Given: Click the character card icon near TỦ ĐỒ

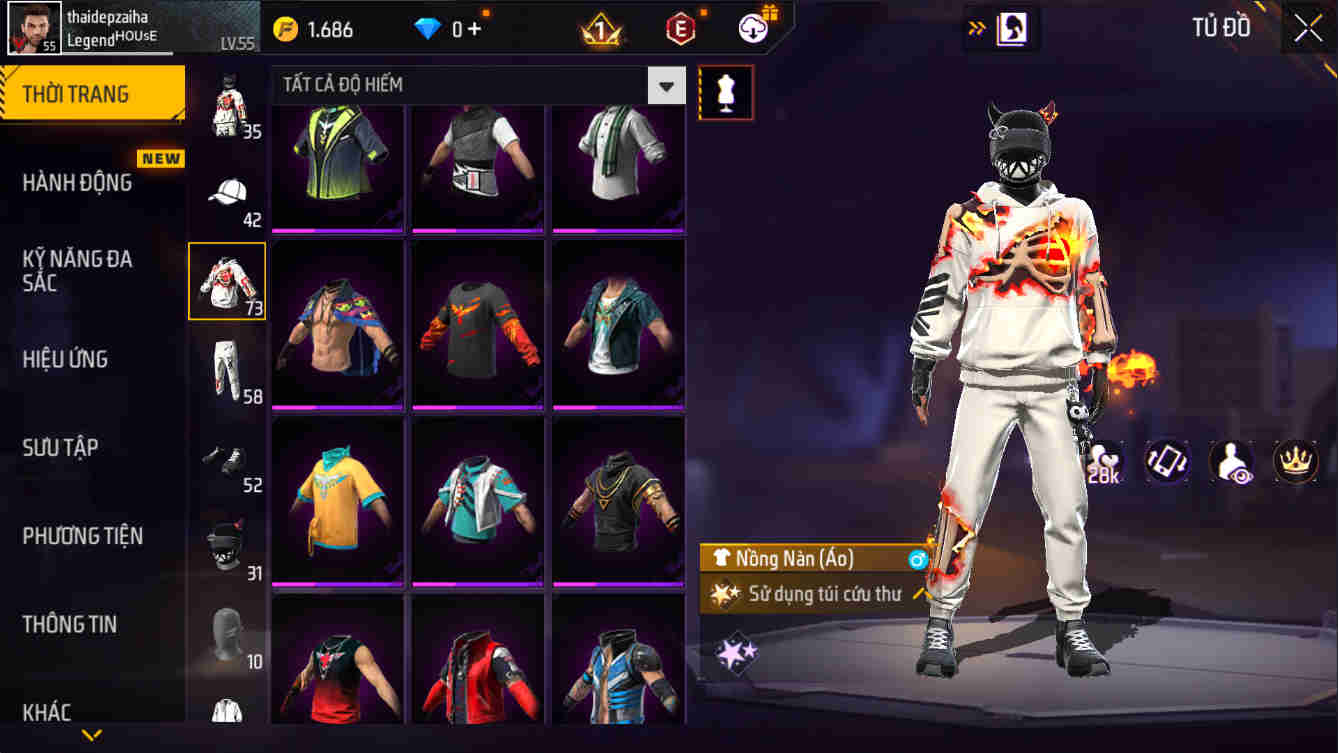Looking at the screenshot, I should tap(1012, 28).
